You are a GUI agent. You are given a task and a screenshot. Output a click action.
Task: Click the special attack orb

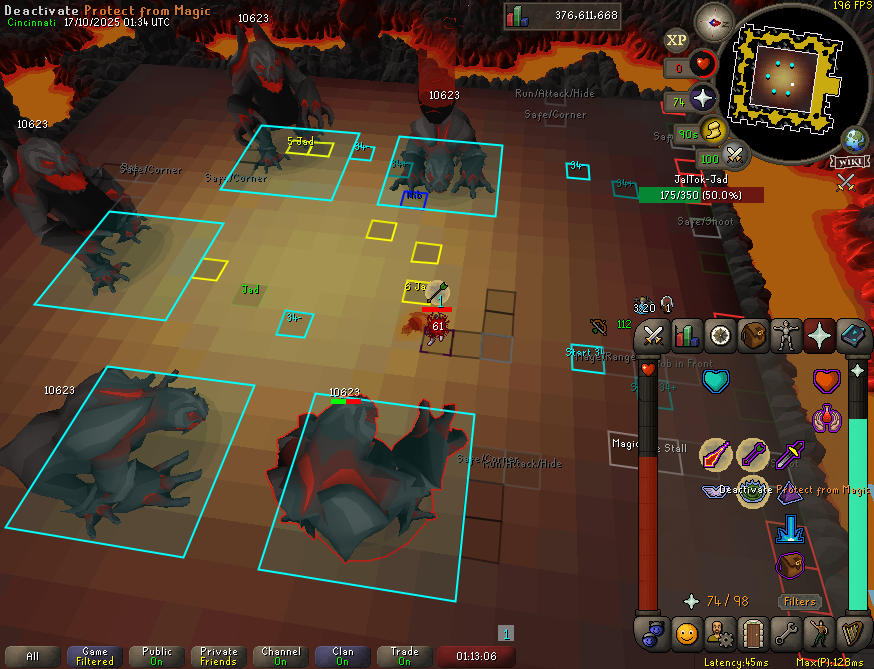[x=736, y=155]
